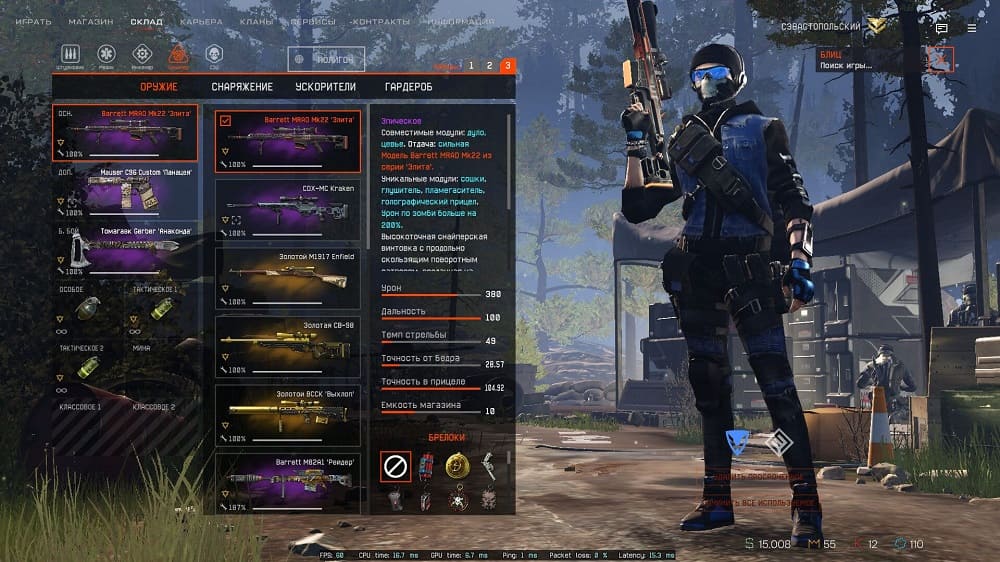This screenshot has height=562, width=1000.
Task: Choose the Инженер class icon
Action: pyautogui.click(x=142, y=54)
